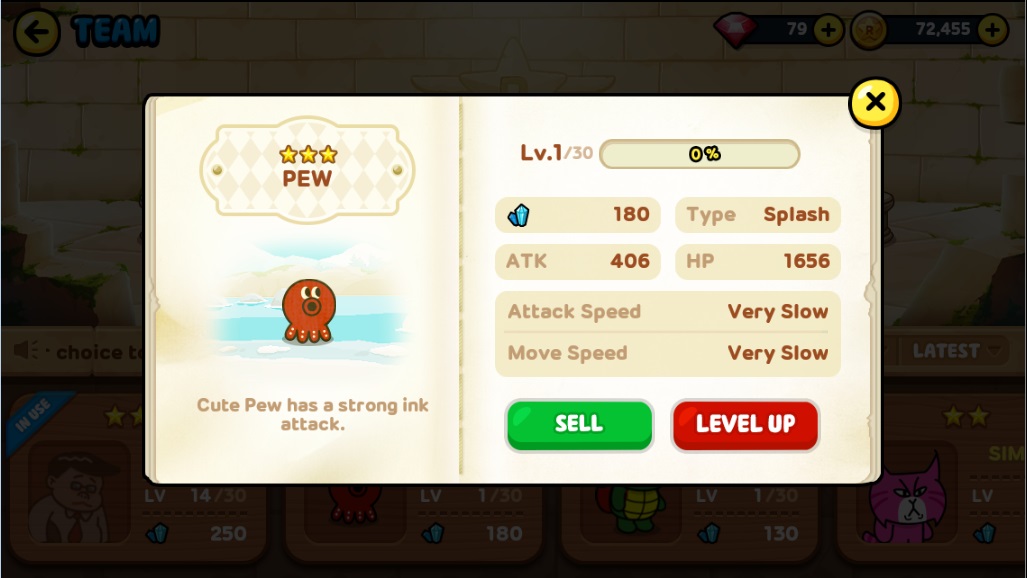Viewport: 1027px width, 578px height.
Task: Add more gold coins
Action: coord(992,30)
